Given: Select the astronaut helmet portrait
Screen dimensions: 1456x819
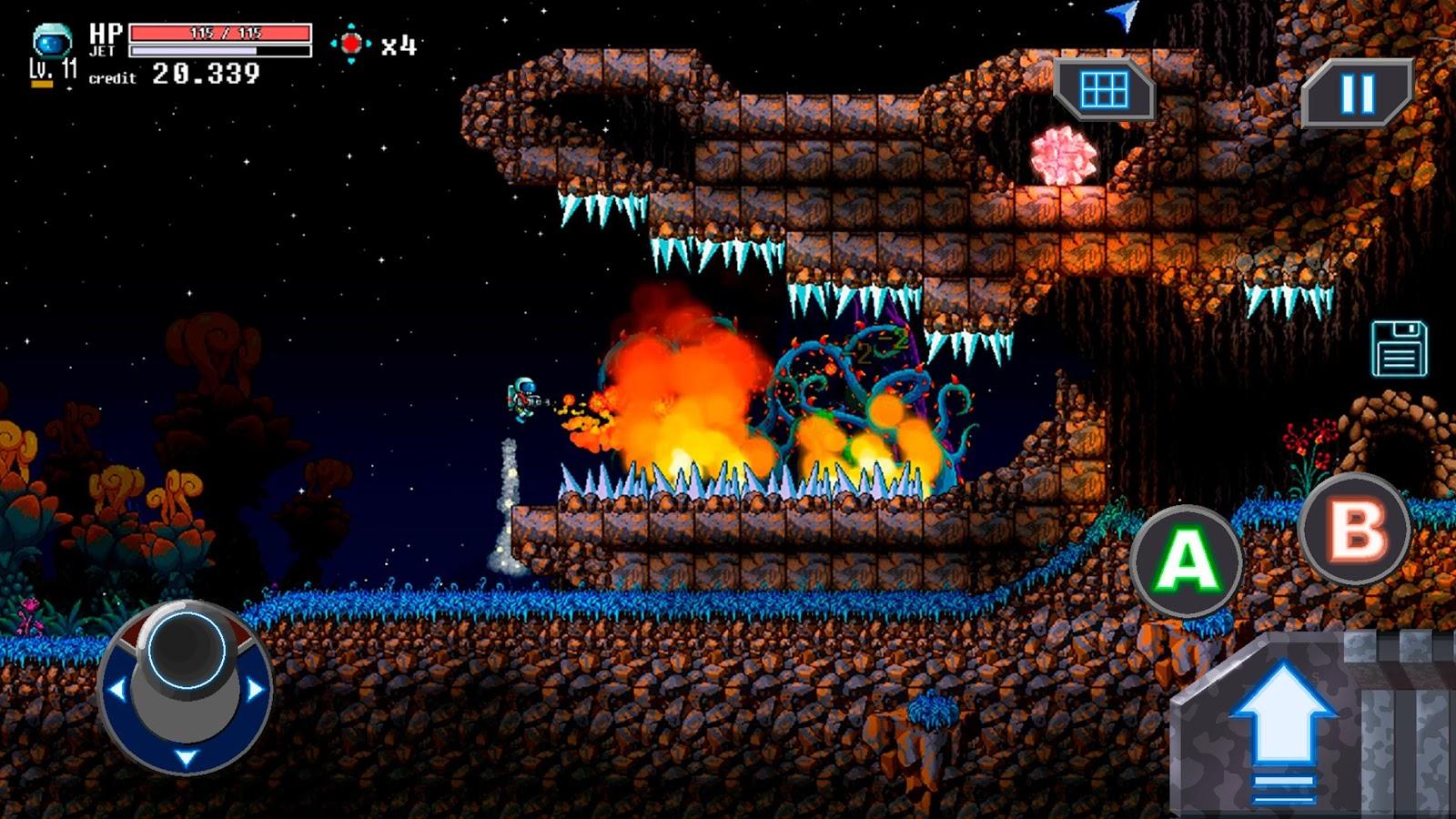Looking at the screenshot, I should tap(51, 41).
